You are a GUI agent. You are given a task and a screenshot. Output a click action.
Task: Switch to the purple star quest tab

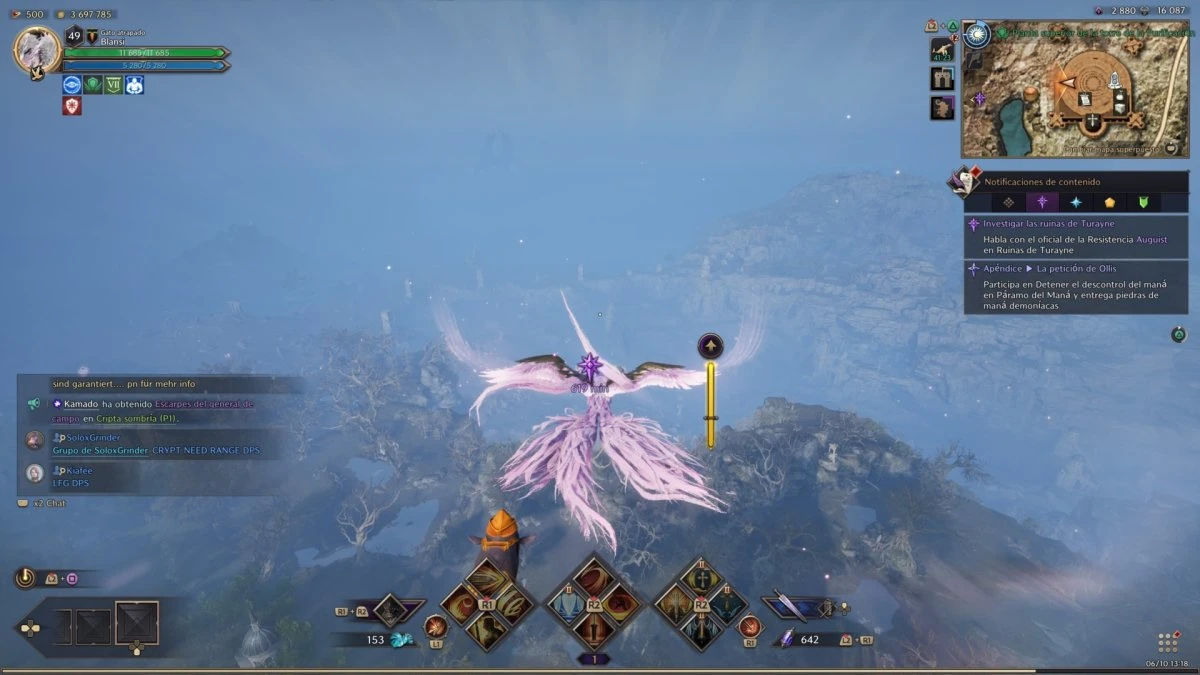(x=1042, y=201)
